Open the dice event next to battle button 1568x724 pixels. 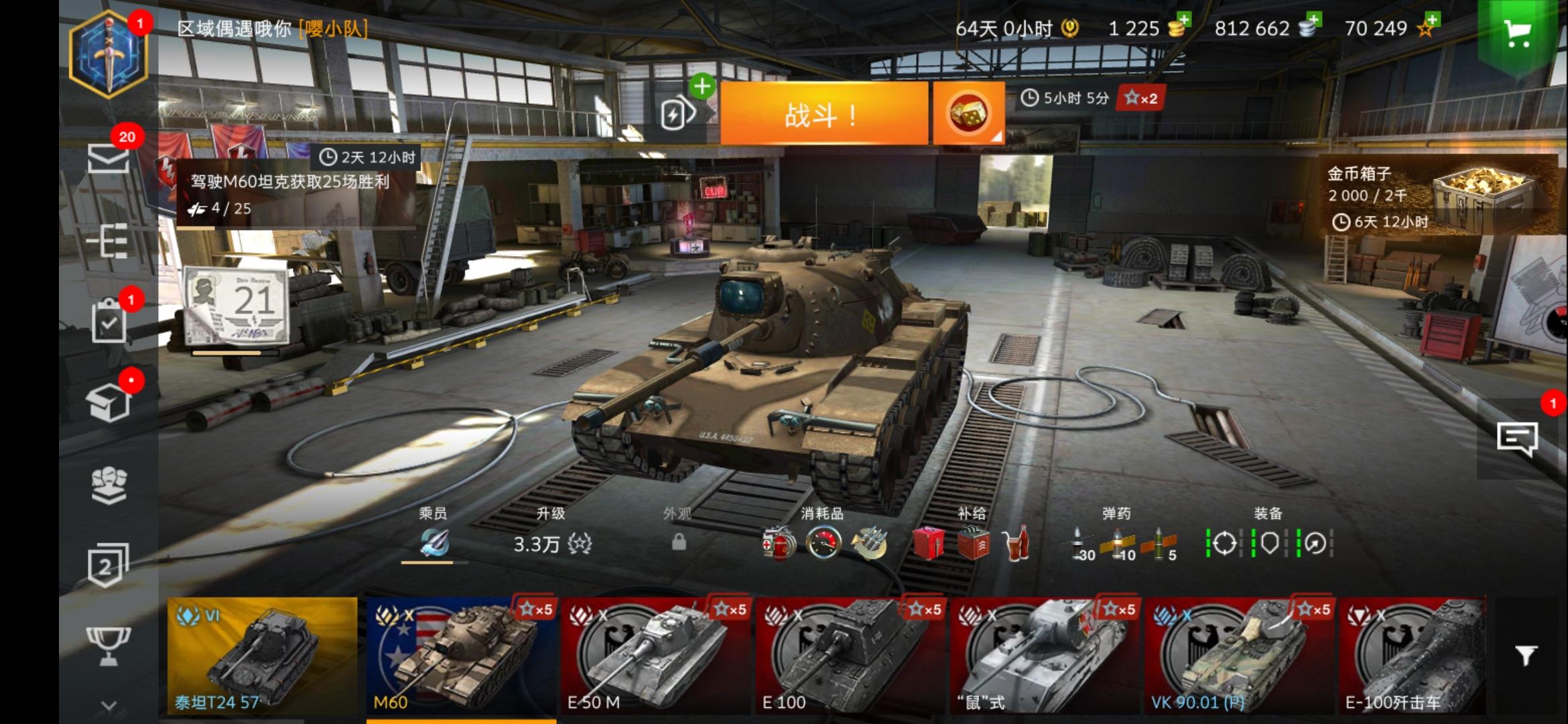(x=968, y=113)
